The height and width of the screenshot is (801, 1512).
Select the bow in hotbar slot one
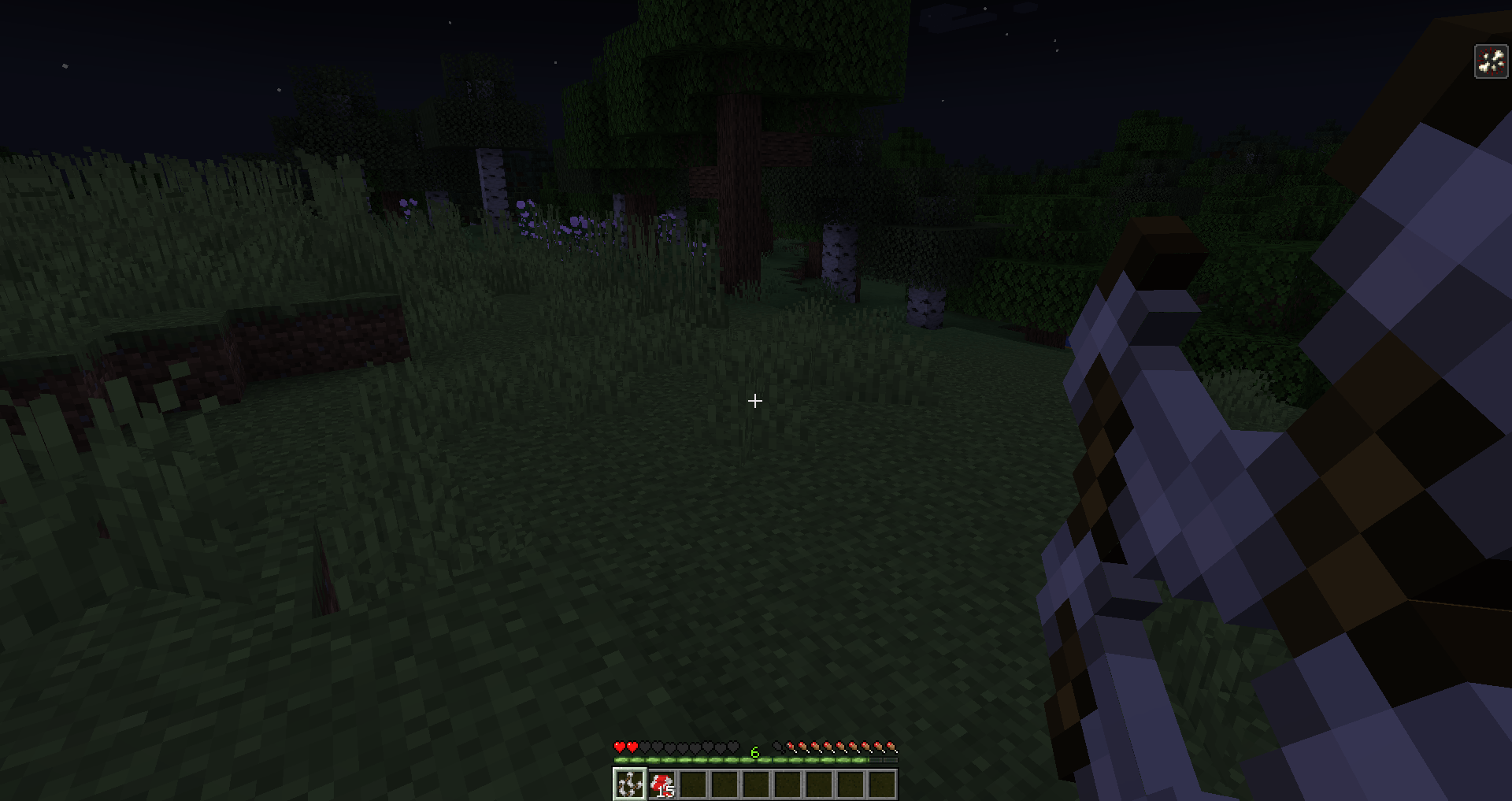click(x=630, y=784)
